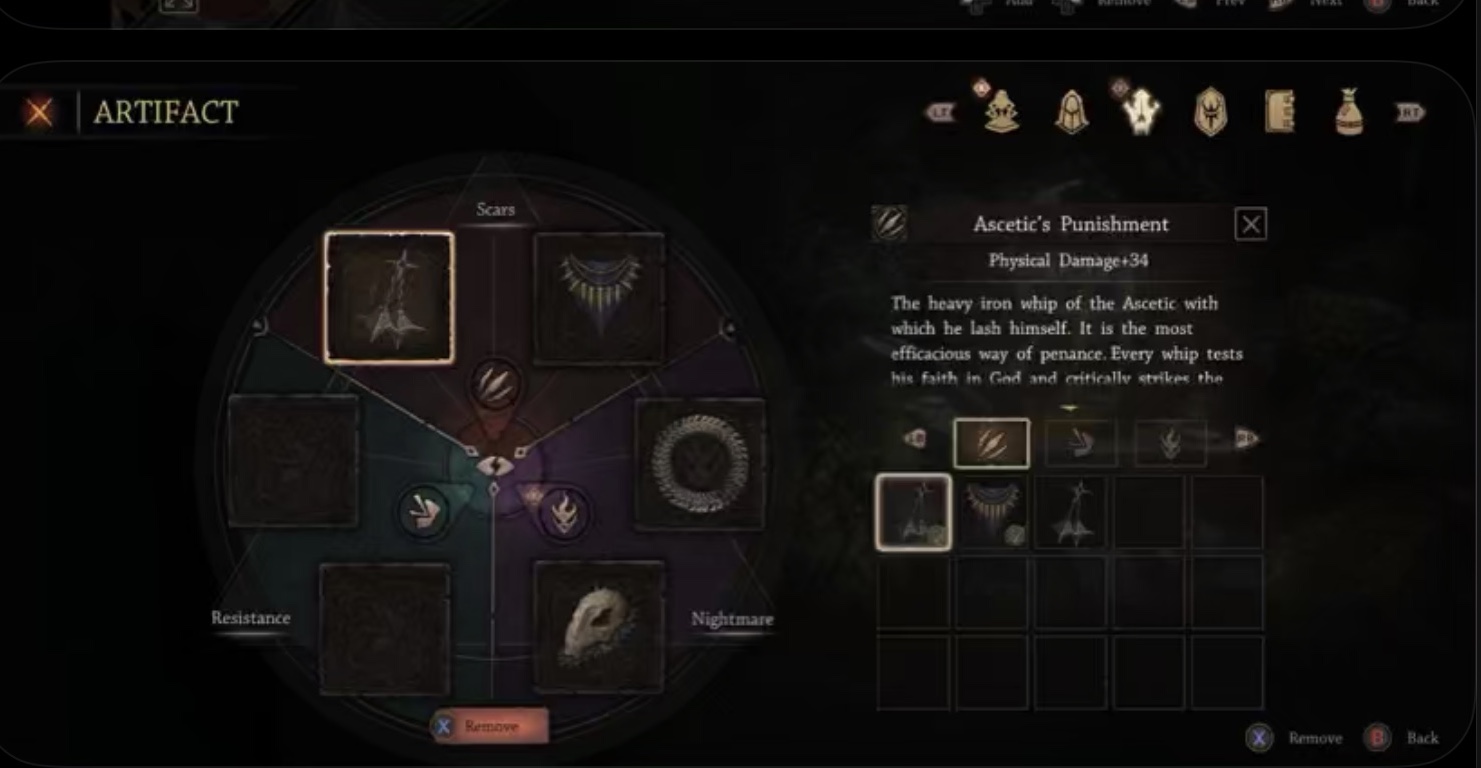
Task: Close the Ascetic's Punishment detail panel
Action: tap(1250, 224)
